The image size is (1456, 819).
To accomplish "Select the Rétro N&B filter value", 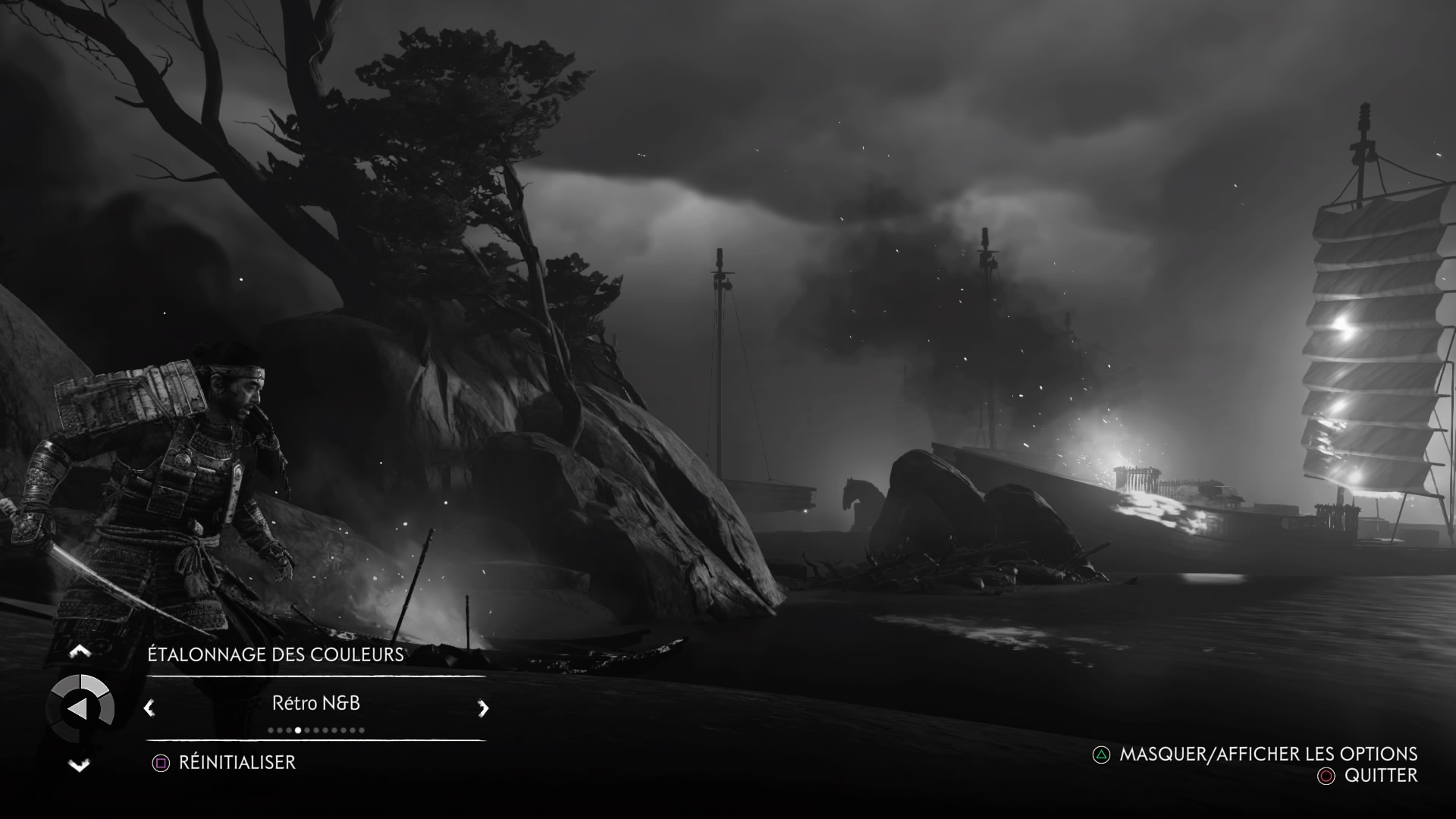I will (316, 703).
